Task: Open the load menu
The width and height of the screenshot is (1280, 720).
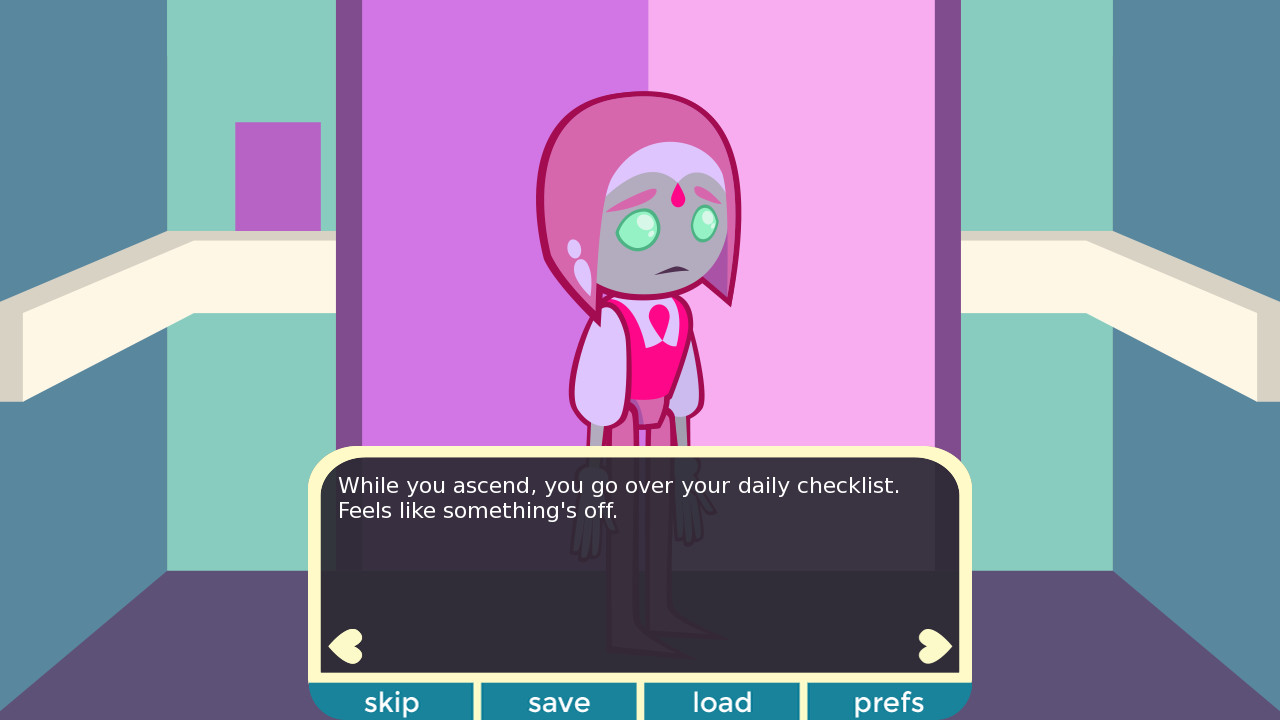Action: click(x=721, y=702)
